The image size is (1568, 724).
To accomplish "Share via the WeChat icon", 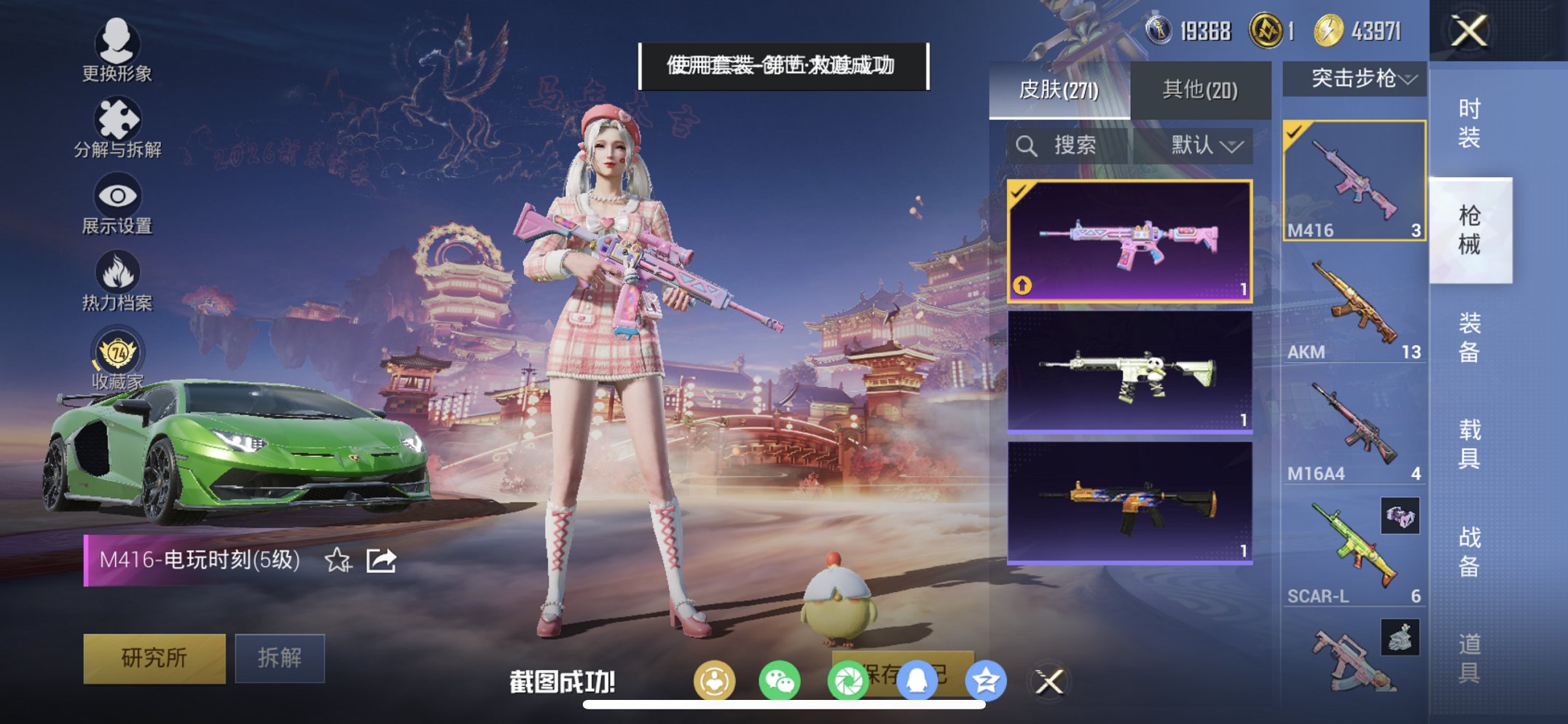I will pos(778,679).
